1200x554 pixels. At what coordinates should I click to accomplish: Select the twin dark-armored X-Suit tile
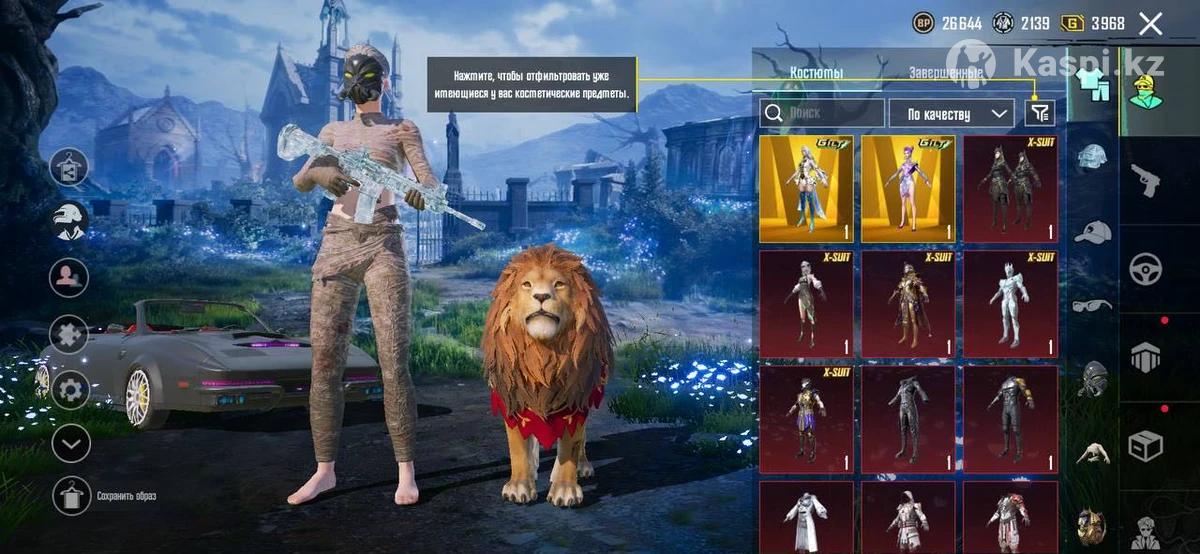point(1010,189)
